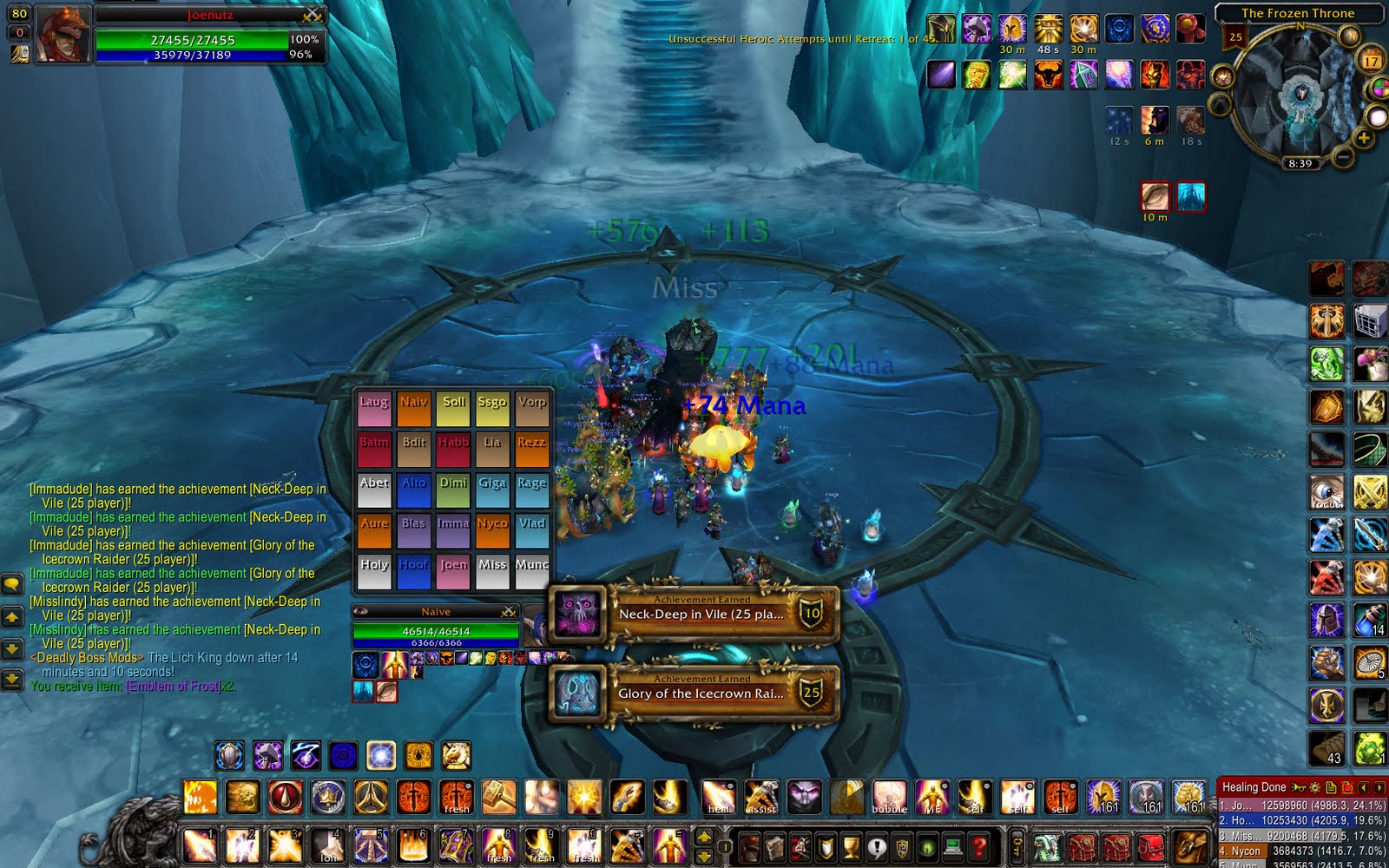The width and height of the screenshot is (1389, 868).
Task: Open the calendar on the minimap
Action: (1370, 57)
